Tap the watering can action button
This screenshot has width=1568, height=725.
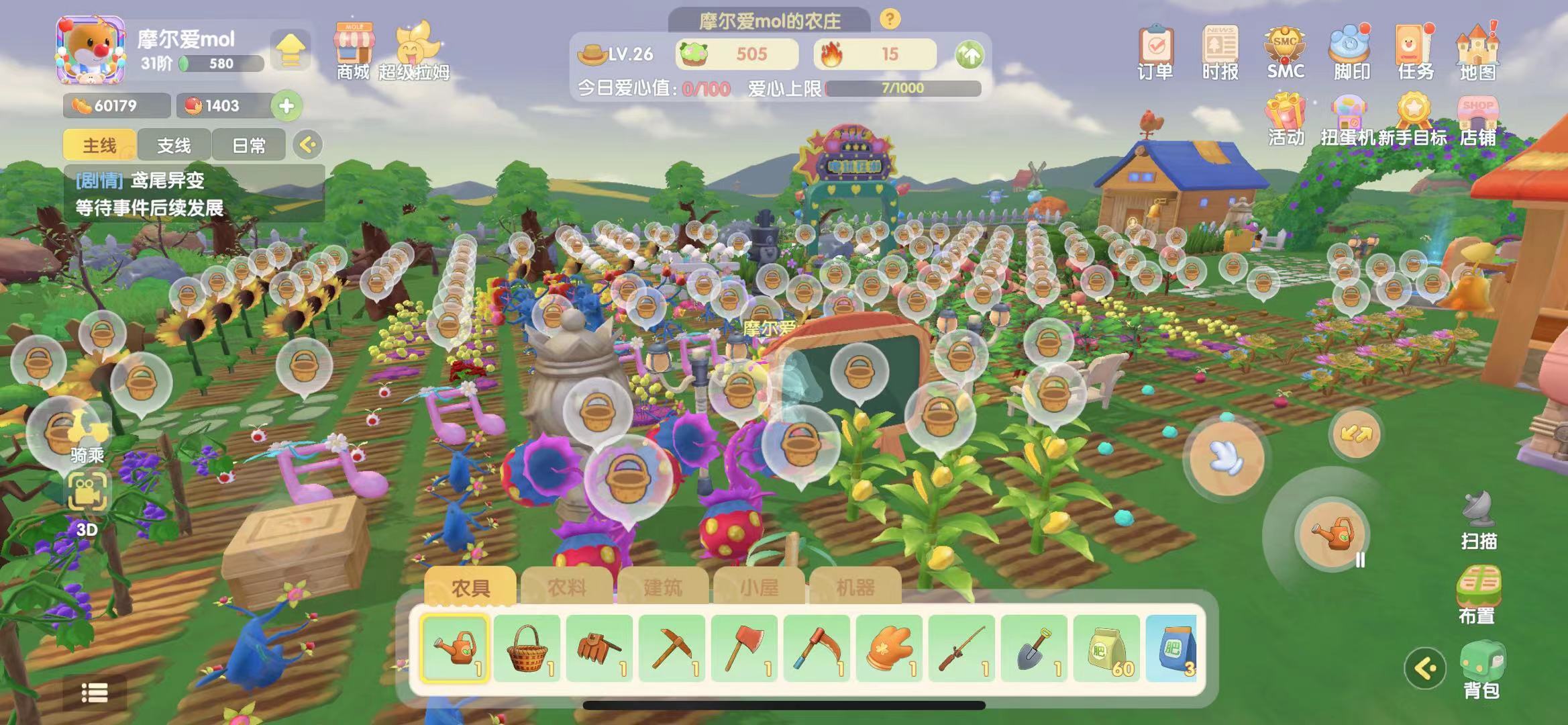pos(1331,534)
